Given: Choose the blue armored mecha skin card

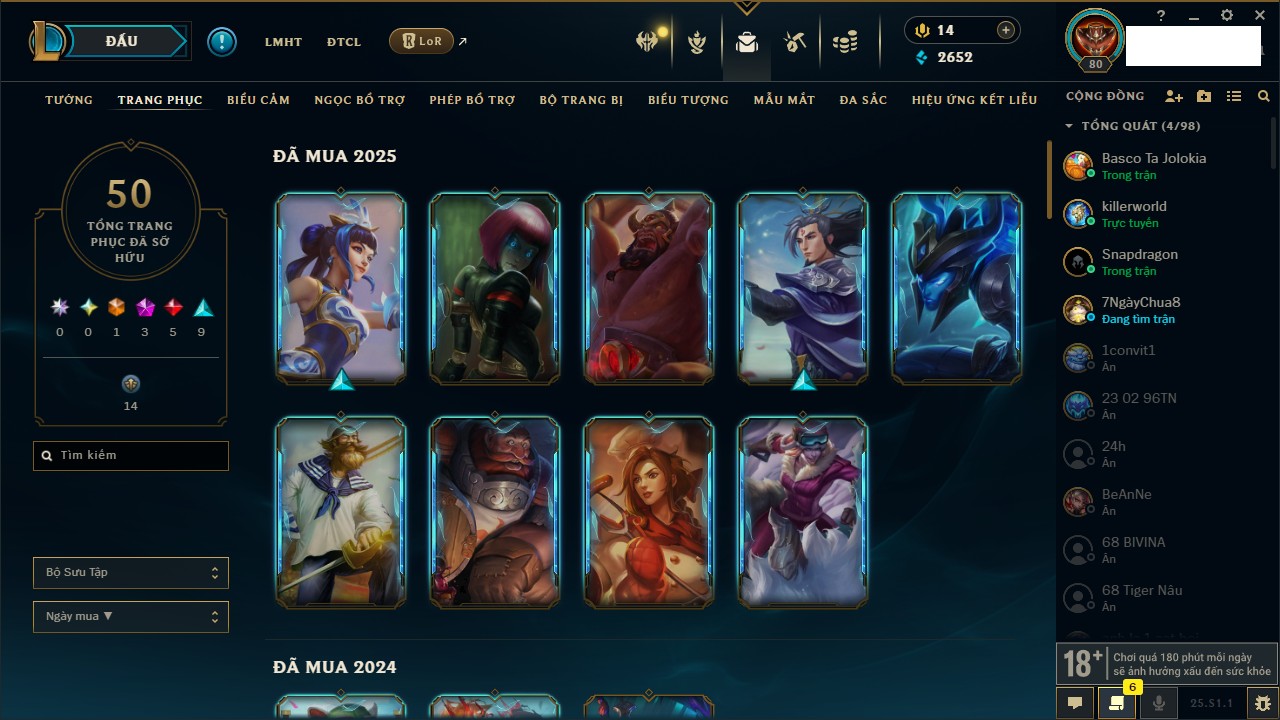Looking at the screenshot, I should [957, 288].
